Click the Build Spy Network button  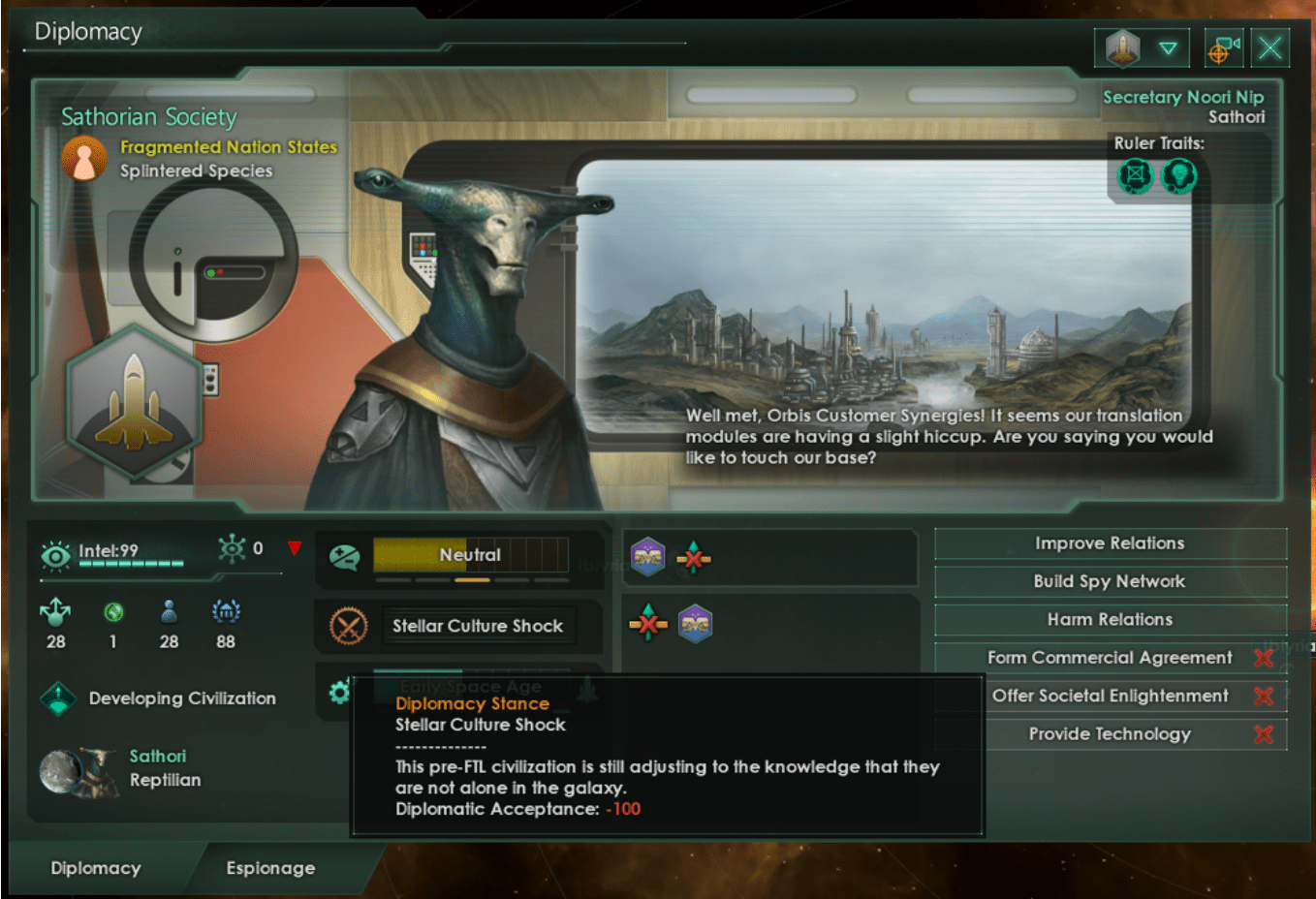[x=1111, y=581]
